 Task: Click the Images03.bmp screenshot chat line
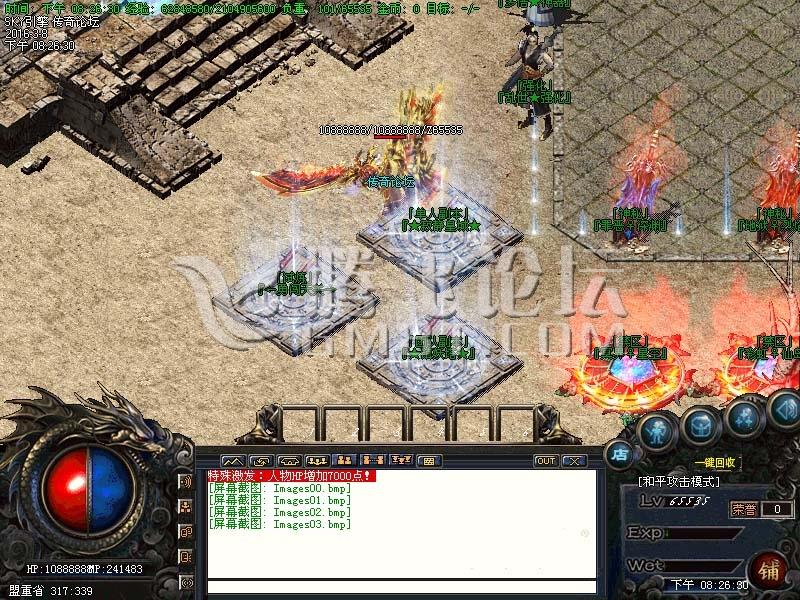point(280,525)
